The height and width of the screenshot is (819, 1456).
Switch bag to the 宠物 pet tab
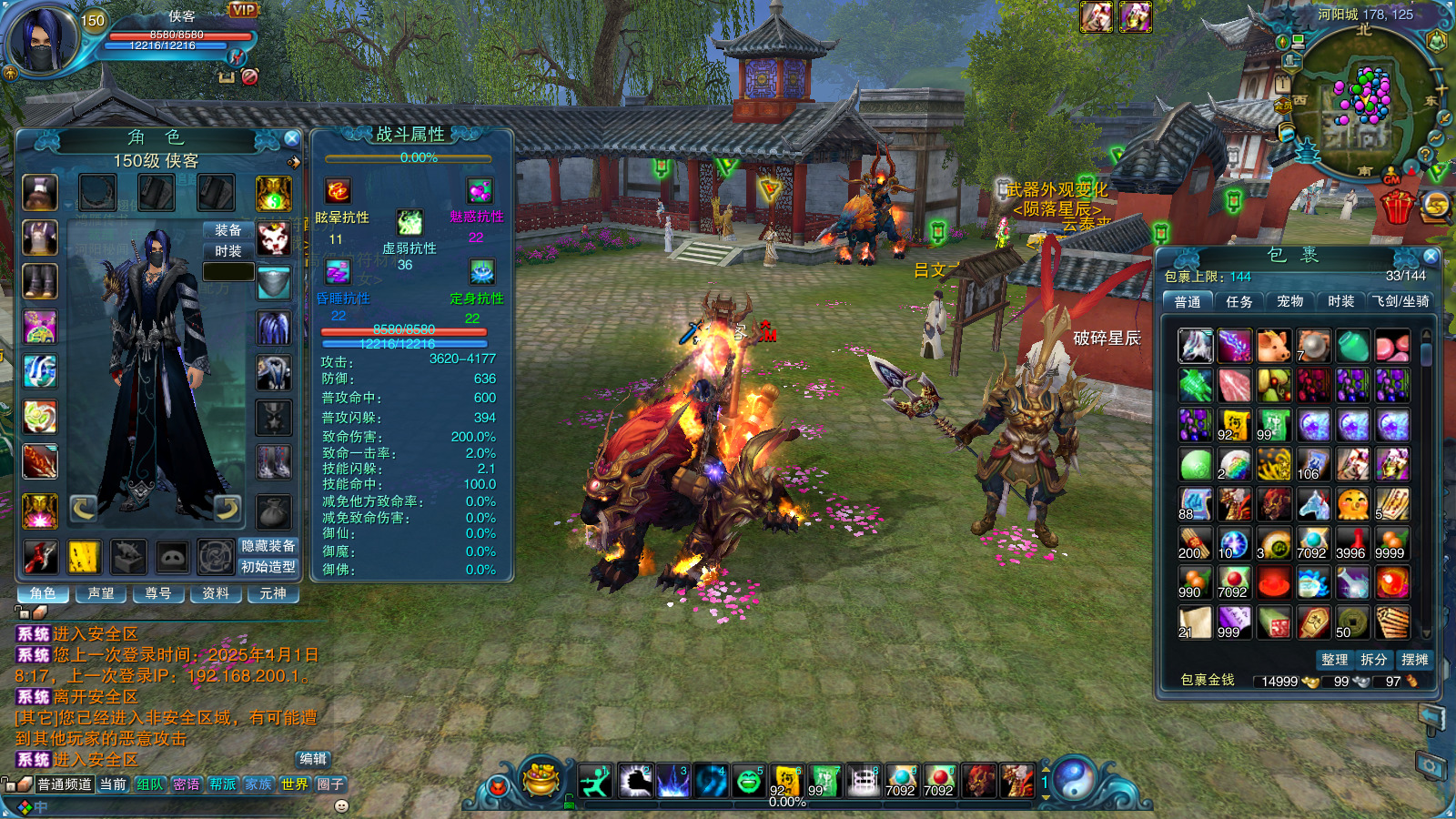pyautogui.click(x=1289, y=301)
